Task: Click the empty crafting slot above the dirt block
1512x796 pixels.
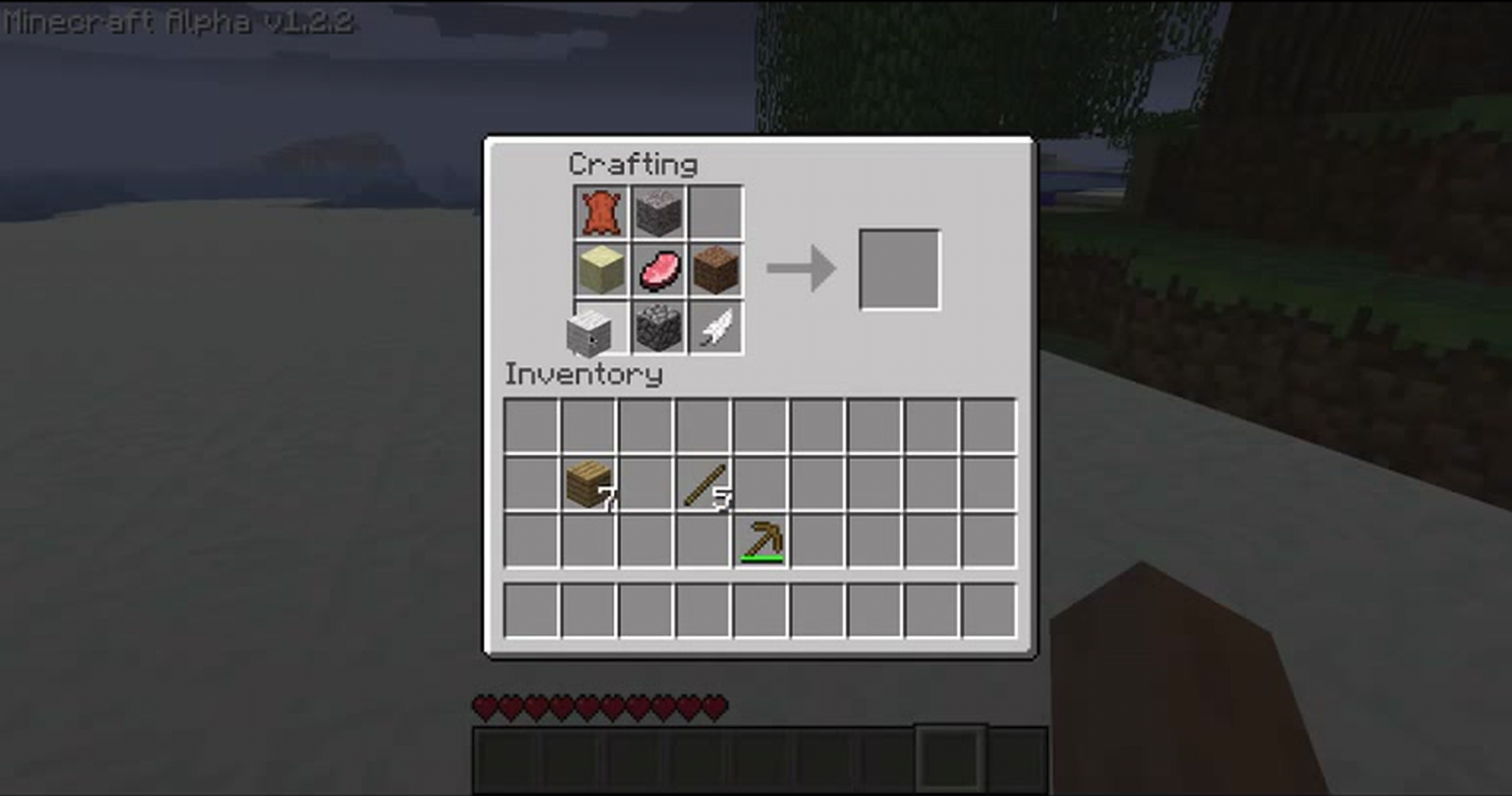Action: coord(715,212)
